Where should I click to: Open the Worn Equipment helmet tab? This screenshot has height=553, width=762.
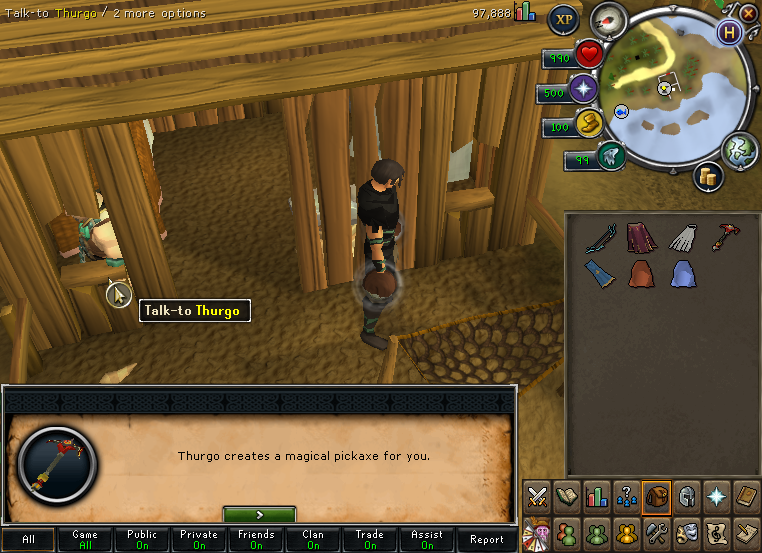(687, 496)
